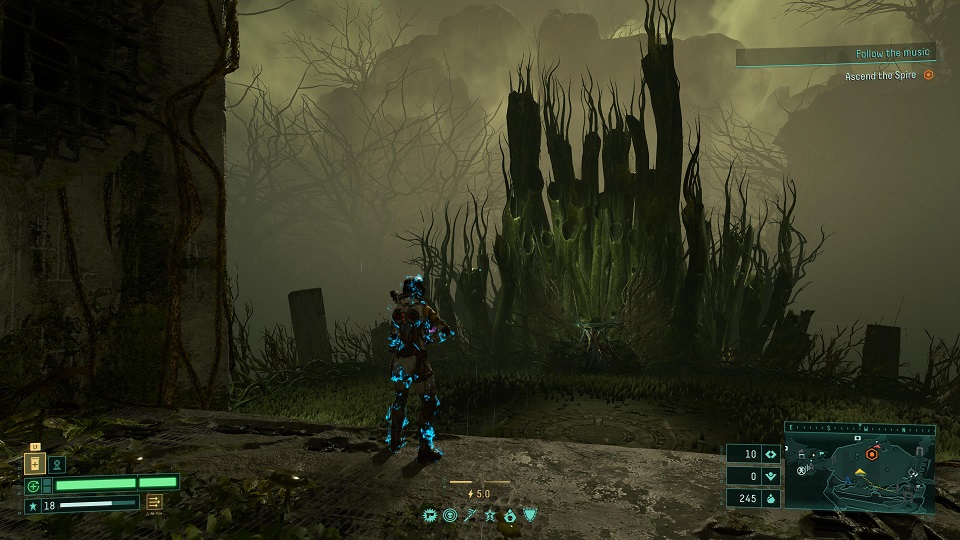Click the obolite pile currency icon

pyautogui.click(x=771, y=498)
